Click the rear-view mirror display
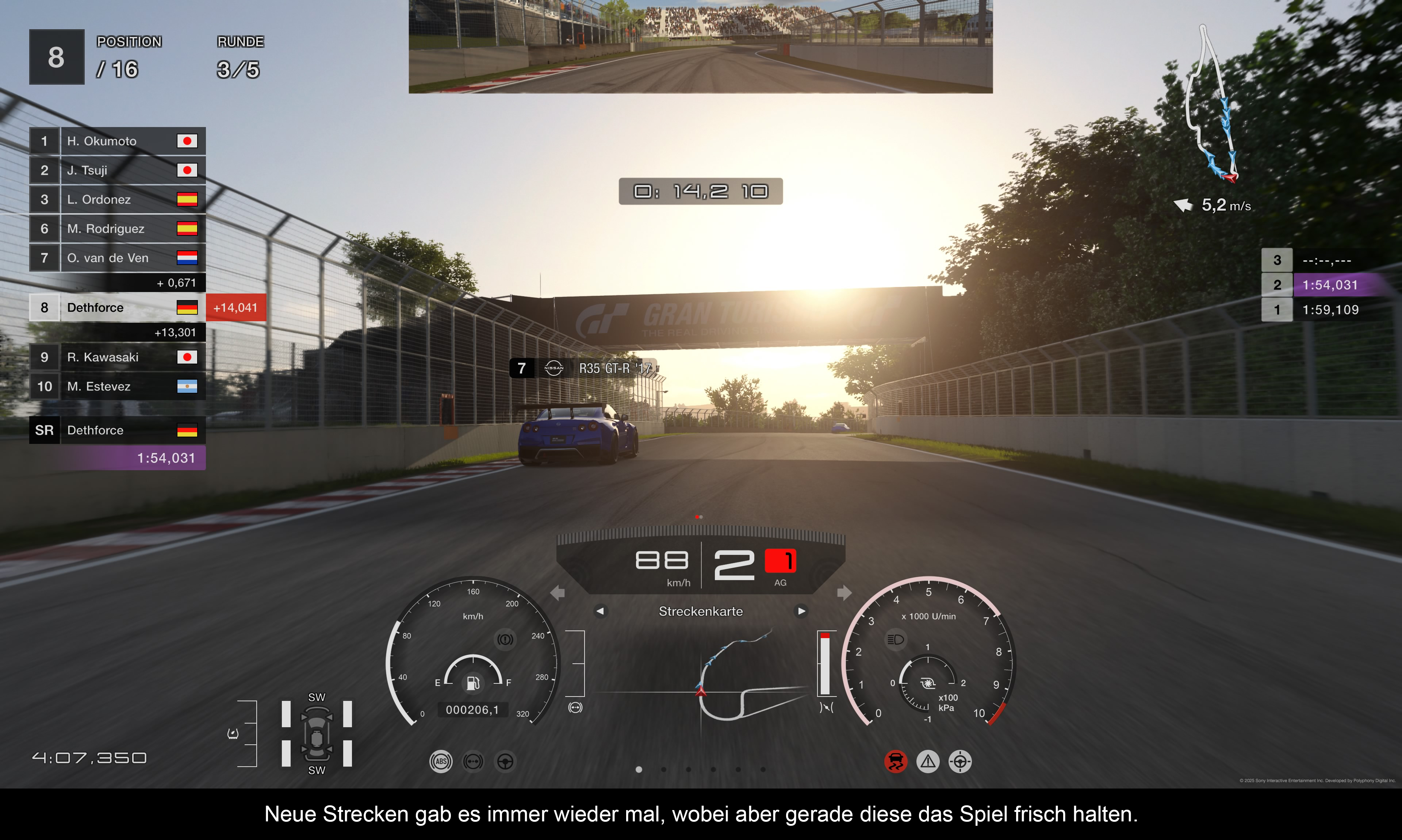Viewport: 1402px width, 840px height. tap(700, 46)
